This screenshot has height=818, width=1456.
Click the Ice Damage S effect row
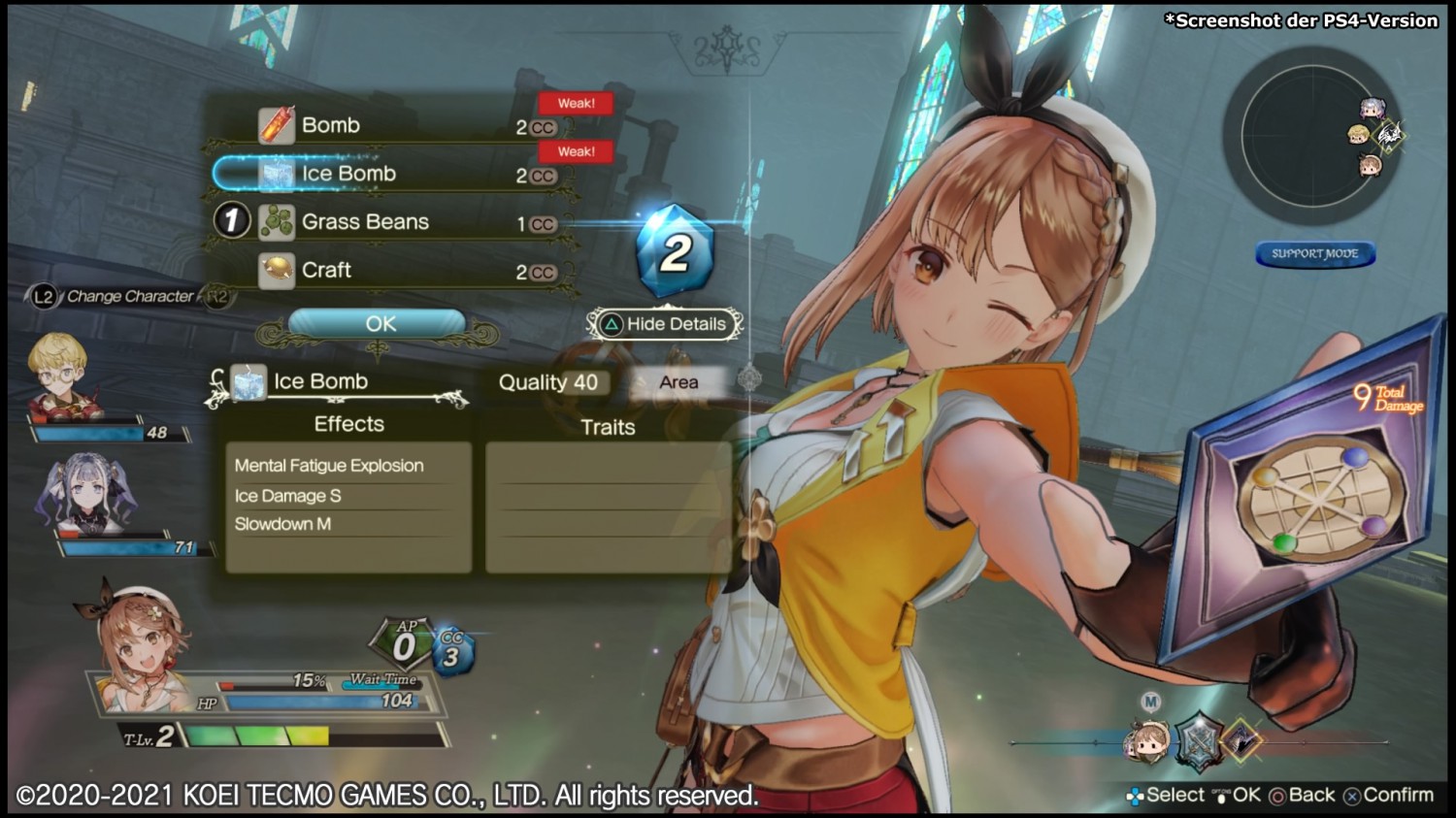tap(288, 496)
